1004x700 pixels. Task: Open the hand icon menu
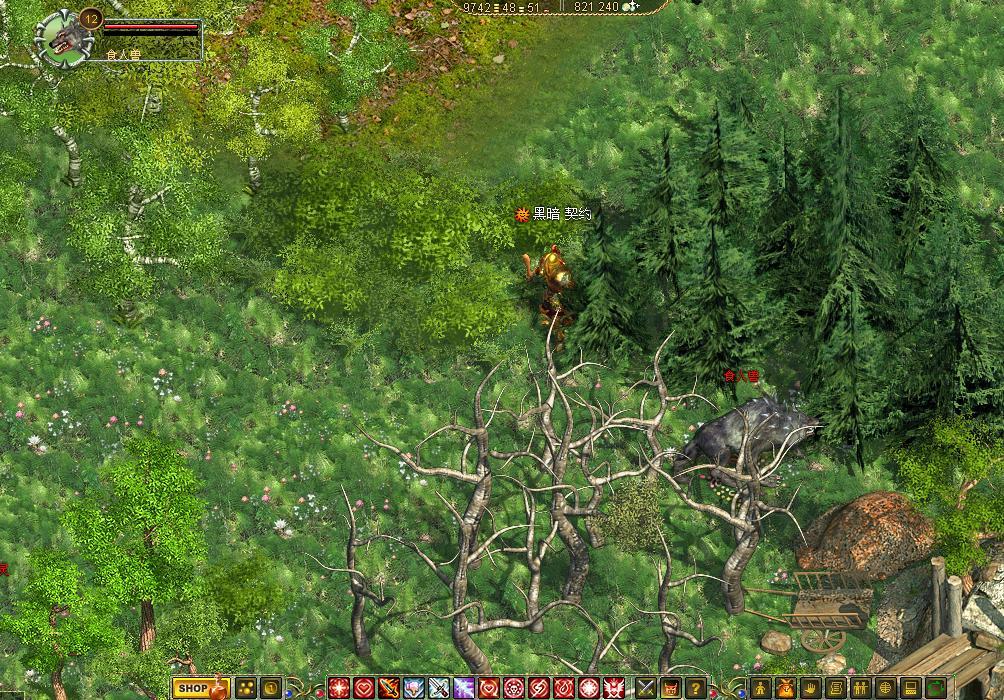point(811,688)
